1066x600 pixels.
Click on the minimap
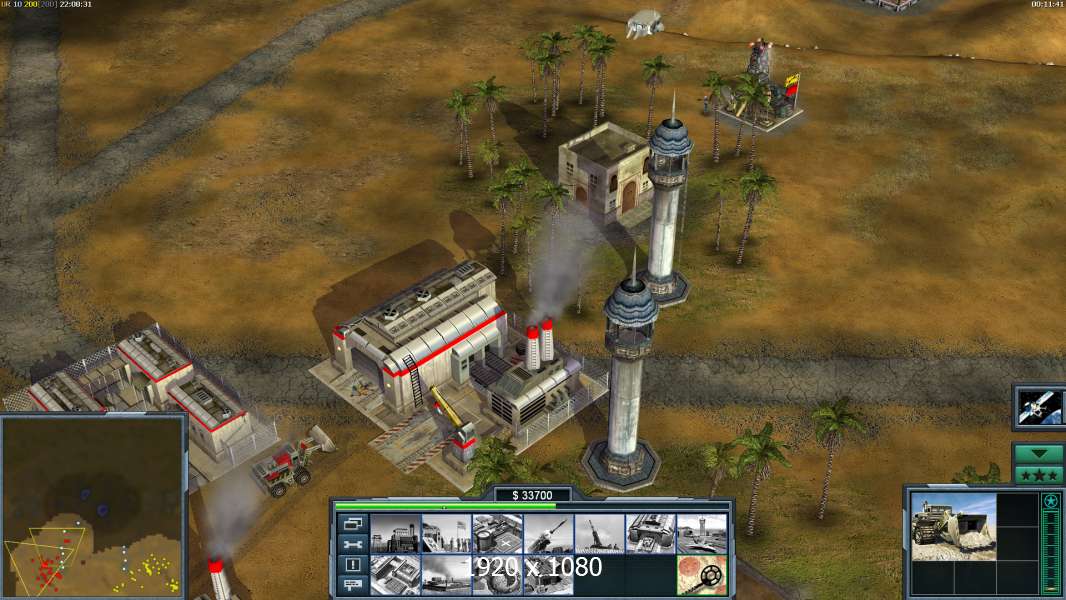pyautogui.click(x=94, y=504)
